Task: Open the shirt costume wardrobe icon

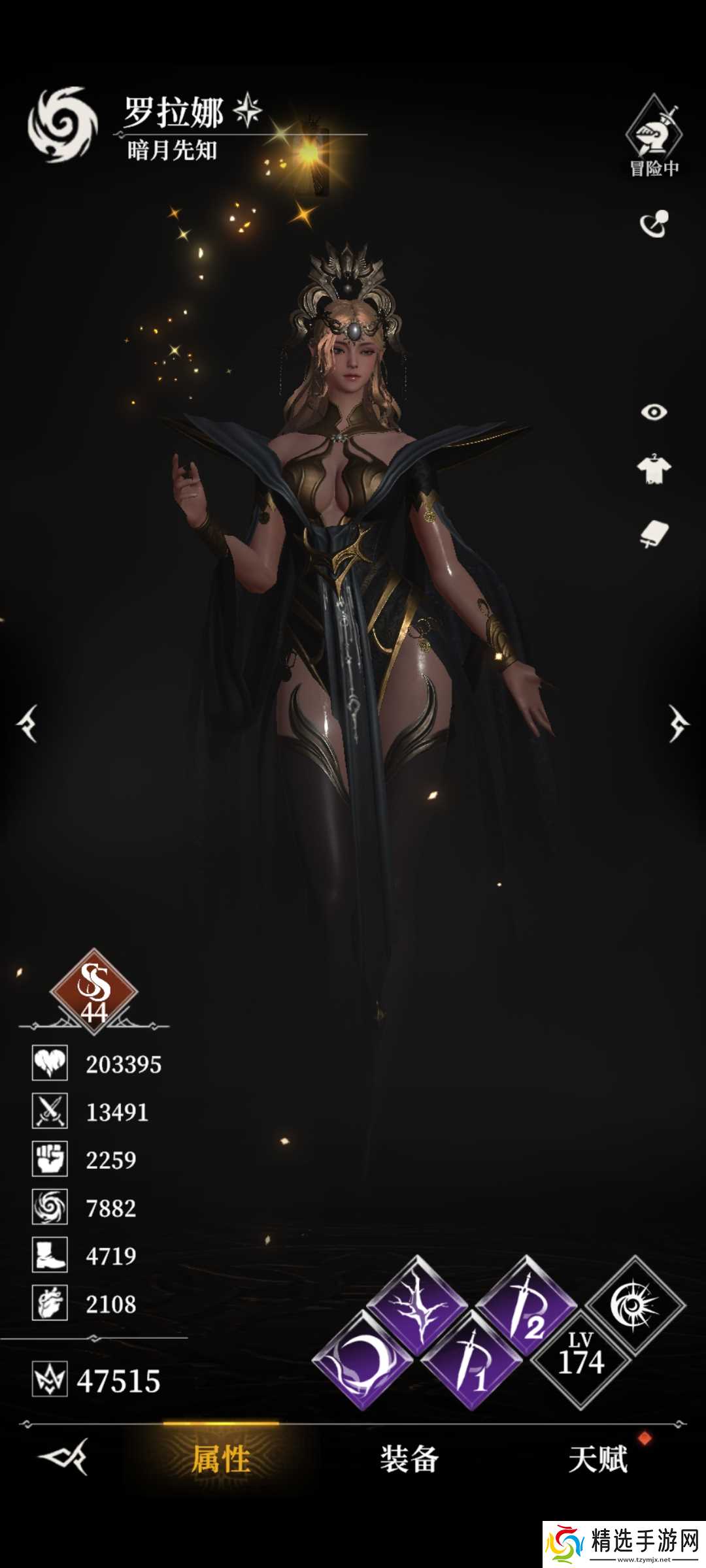Action: tap(654, 468)
